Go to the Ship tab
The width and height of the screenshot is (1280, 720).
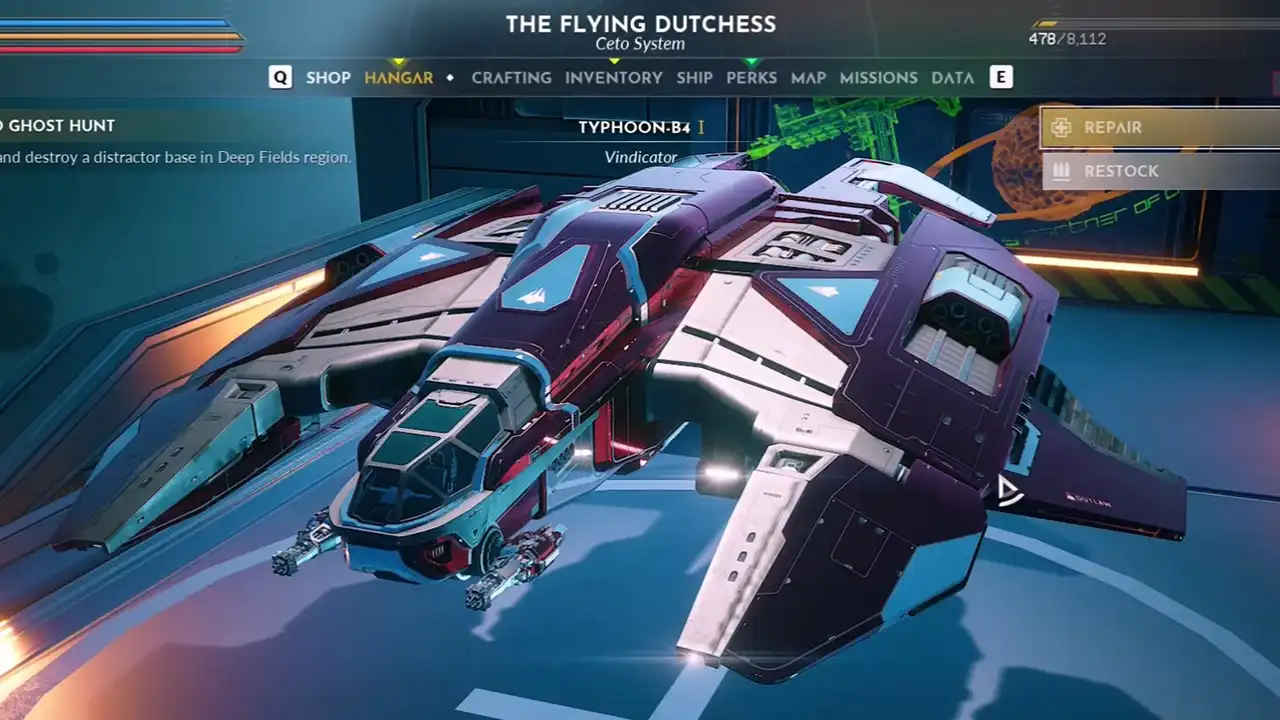tap(694, 78)
